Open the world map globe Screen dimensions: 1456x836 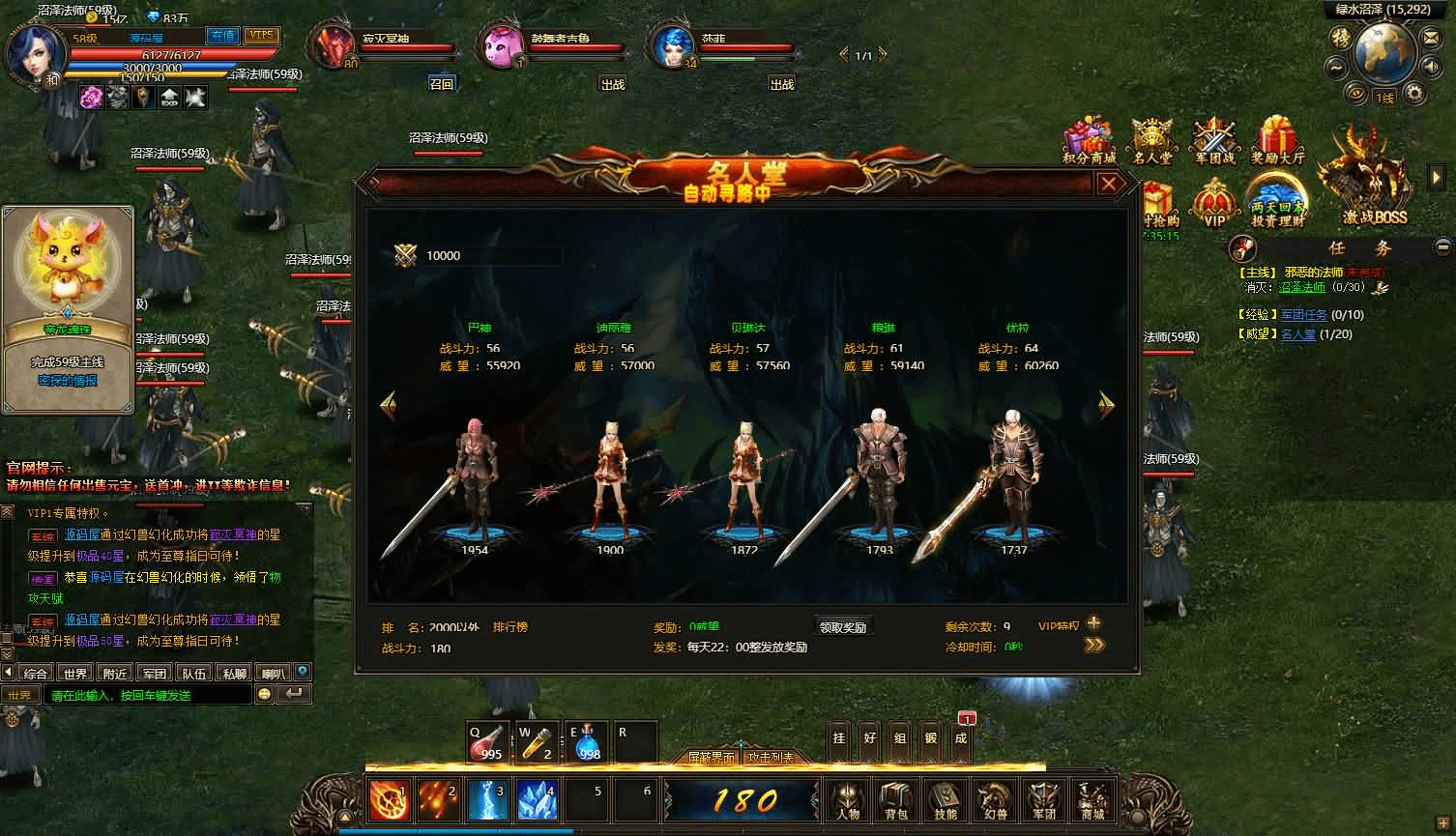pos(1384,55)
